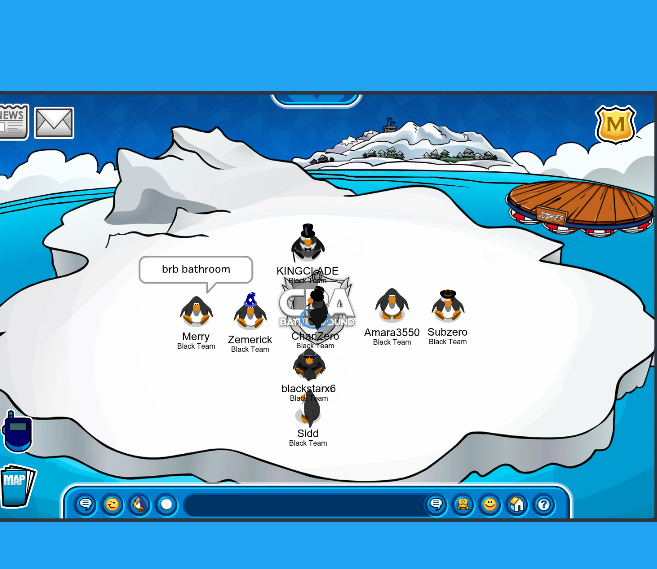Image resolution: width=657 pixels, height=569 pixels.
Task: Select the penguin named Zemerick
Action: pyautogui.click(x=250, y=312)
